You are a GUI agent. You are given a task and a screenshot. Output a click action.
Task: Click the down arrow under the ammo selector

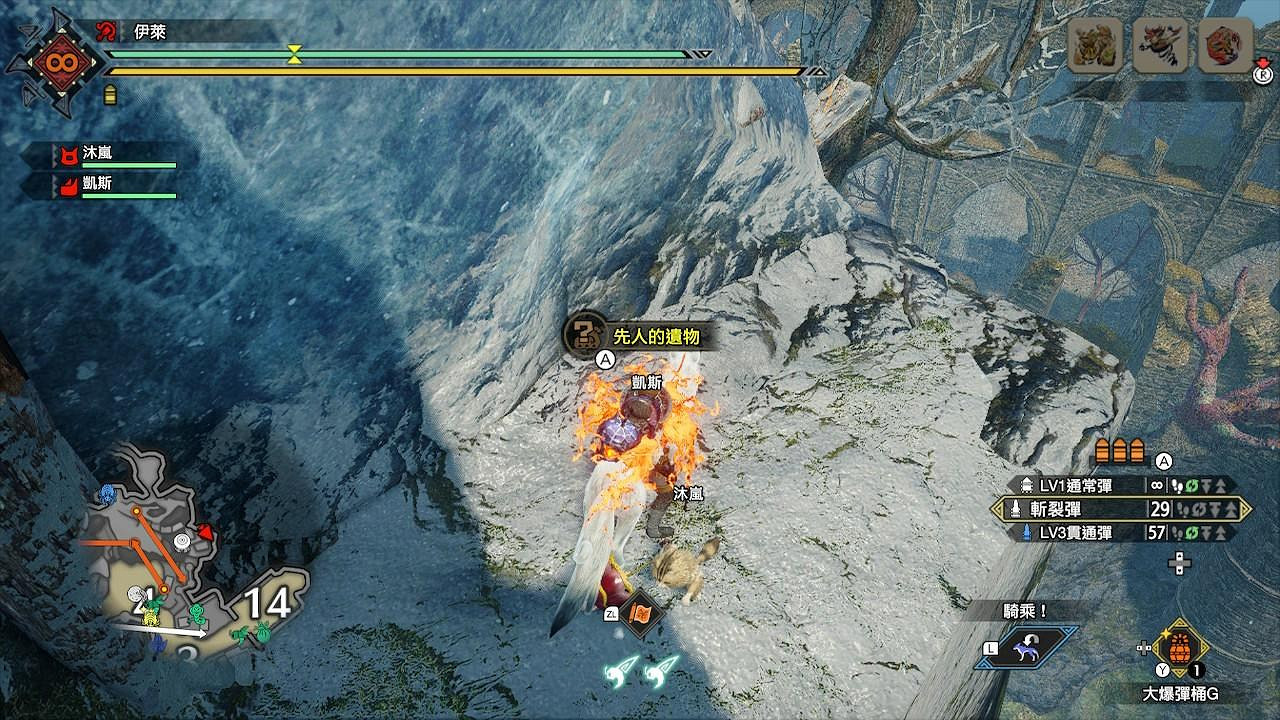pos(1180,571)
